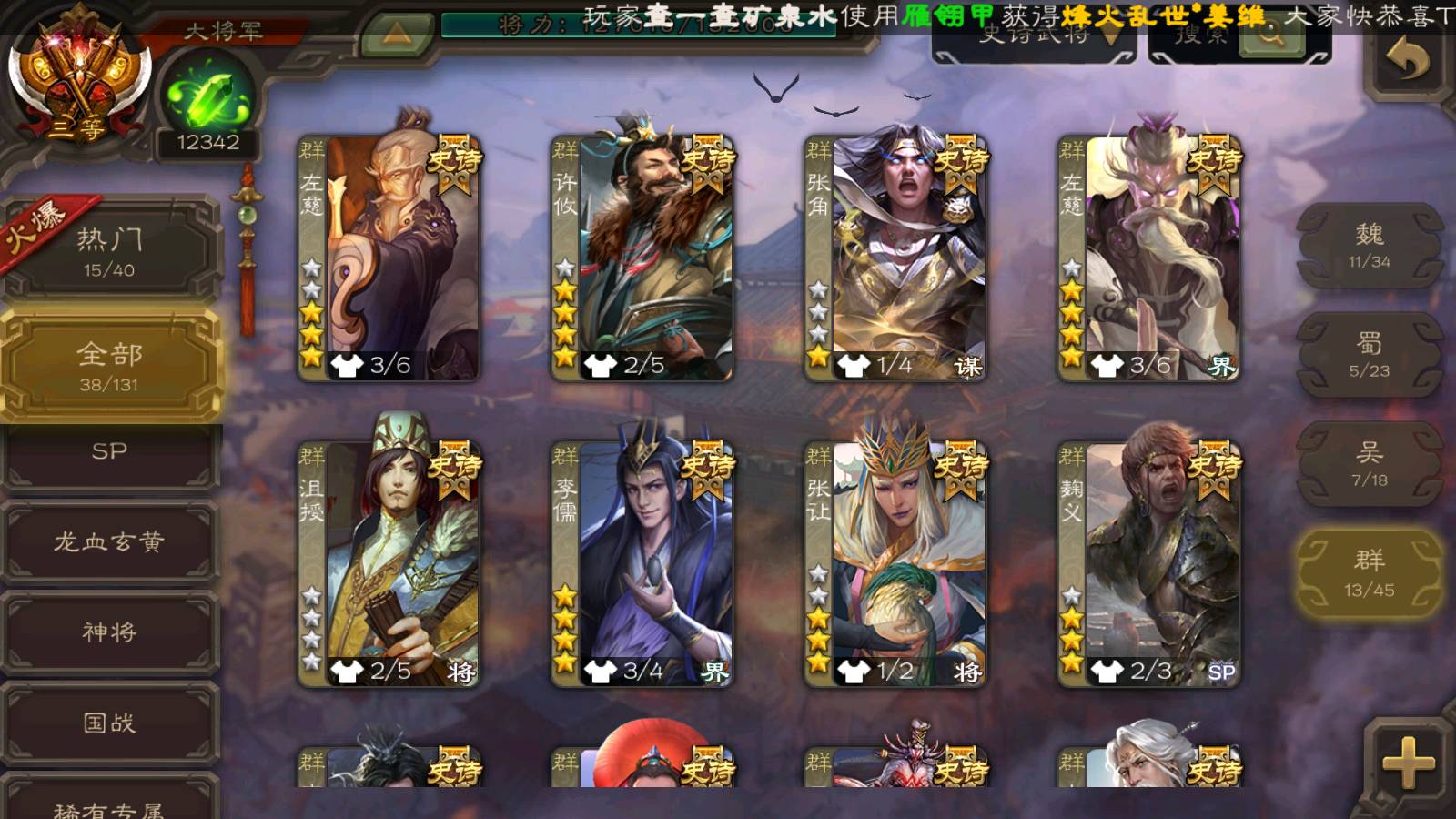1456x819 pixels.
Task: Open the 国战 category tab
Action: (109, 723)
